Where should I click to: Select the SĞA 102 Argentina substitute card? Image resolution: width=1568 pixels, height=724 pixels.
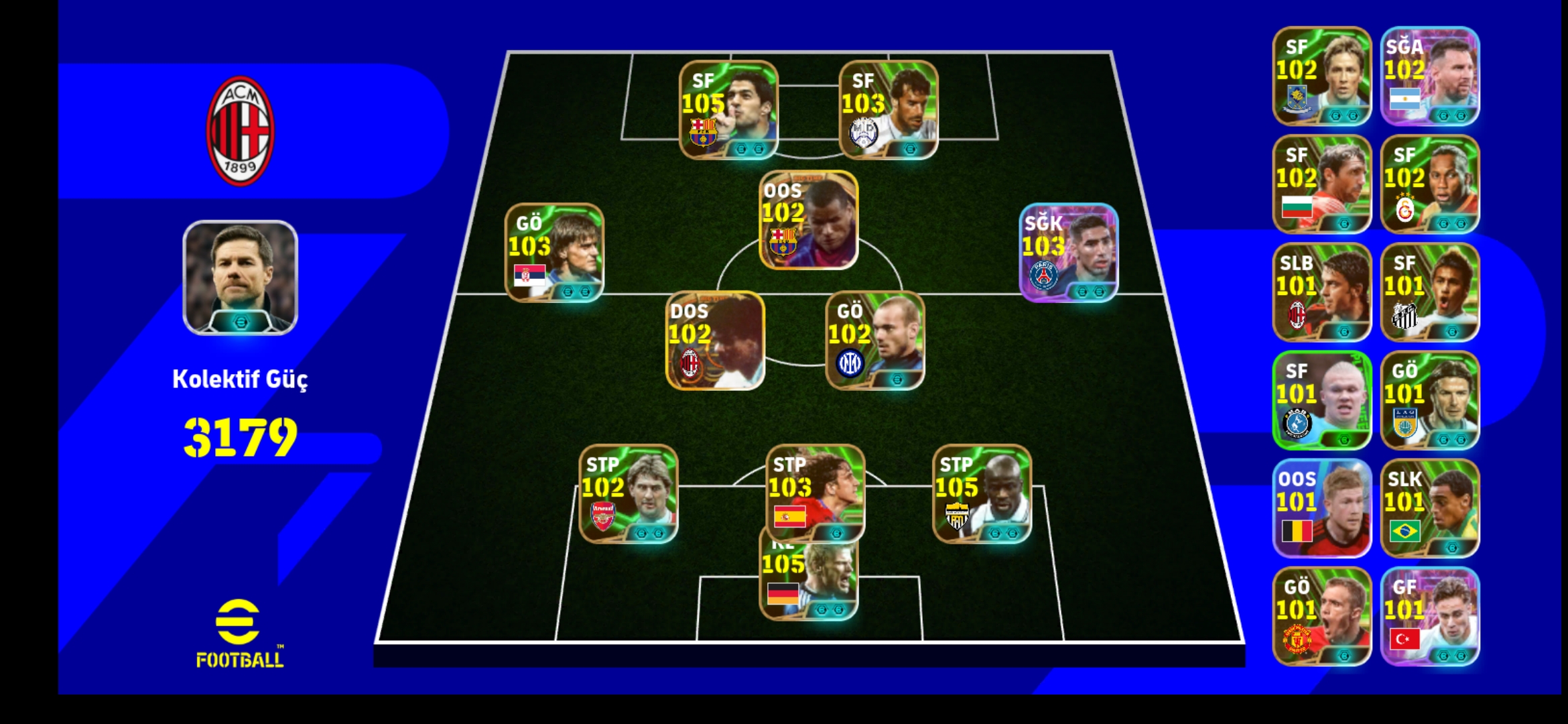coord(1430,76)
